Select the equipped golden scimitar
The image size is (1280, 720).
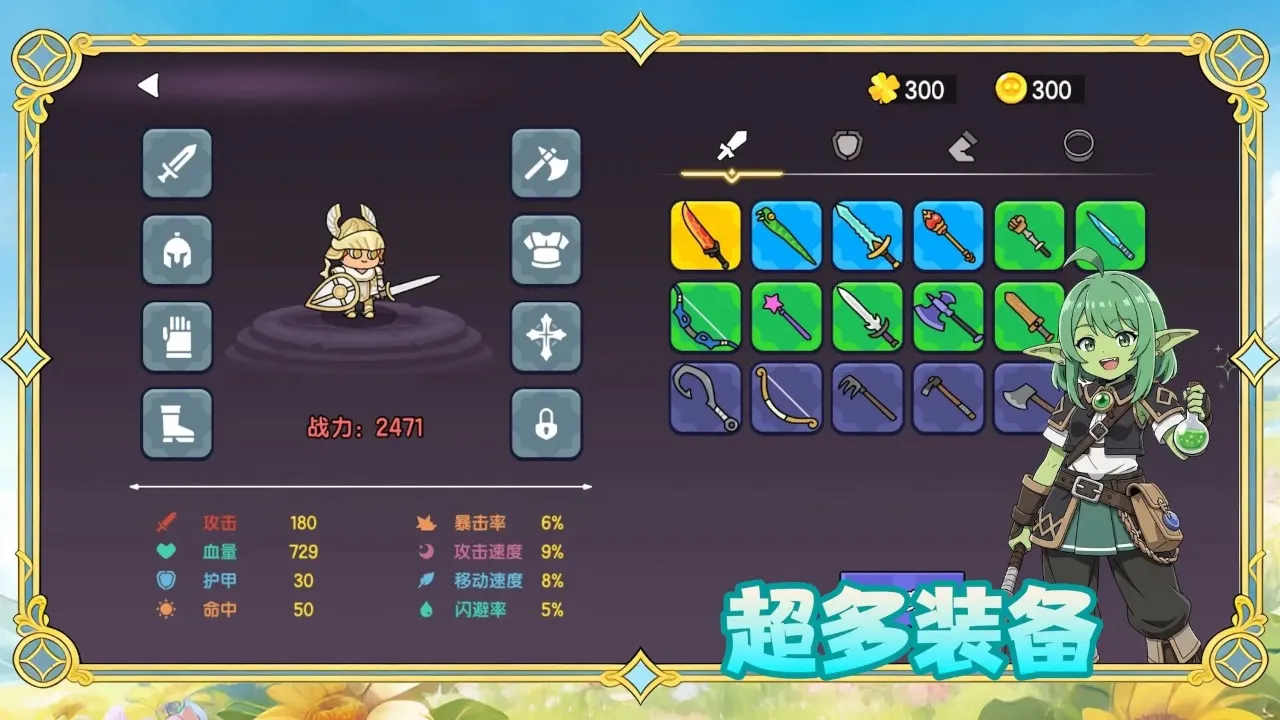[x=706, y=236]
